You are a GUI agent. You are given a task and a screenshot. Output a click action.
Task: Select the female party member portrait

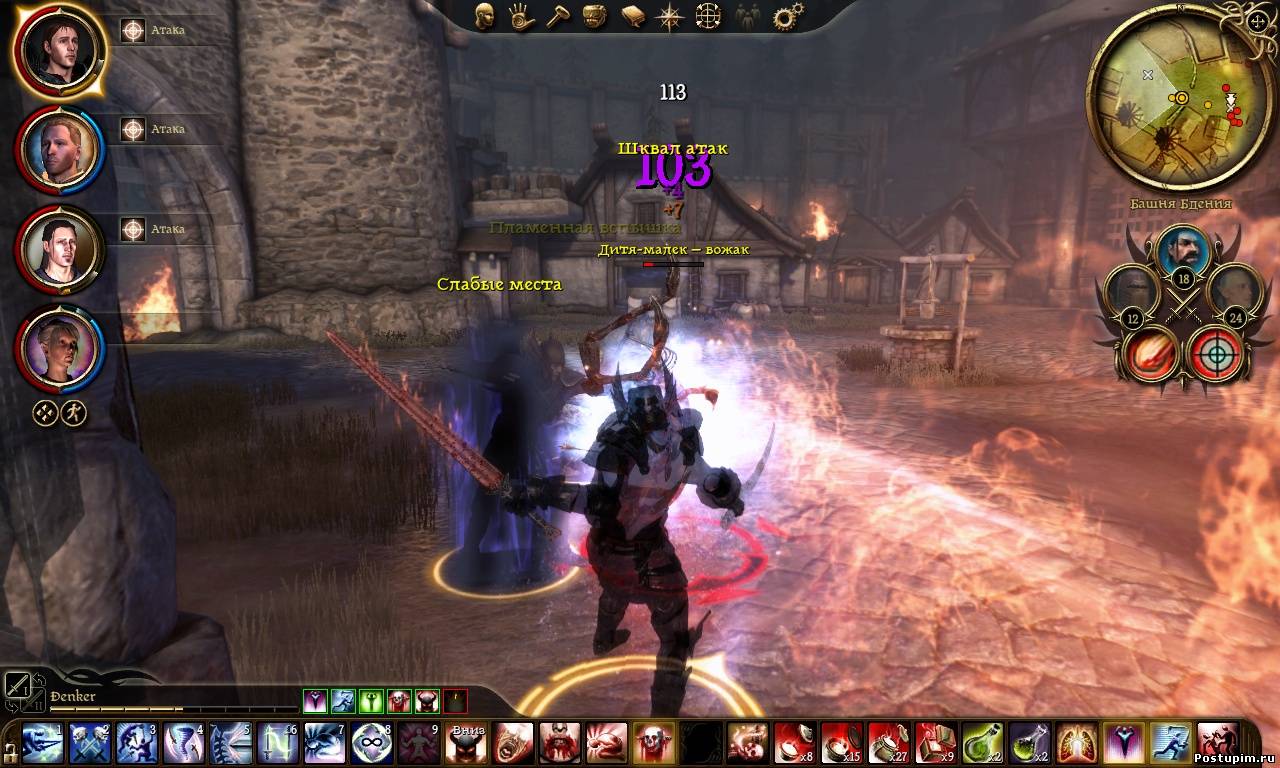[x=59, y=350]
